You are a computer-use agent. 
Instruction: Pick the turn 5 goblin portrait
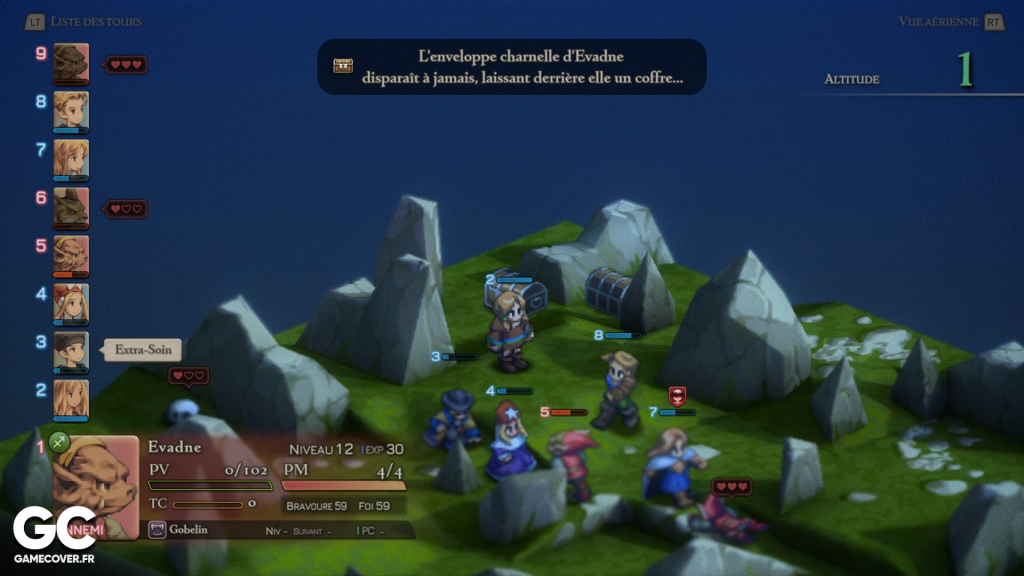(71, 253)
